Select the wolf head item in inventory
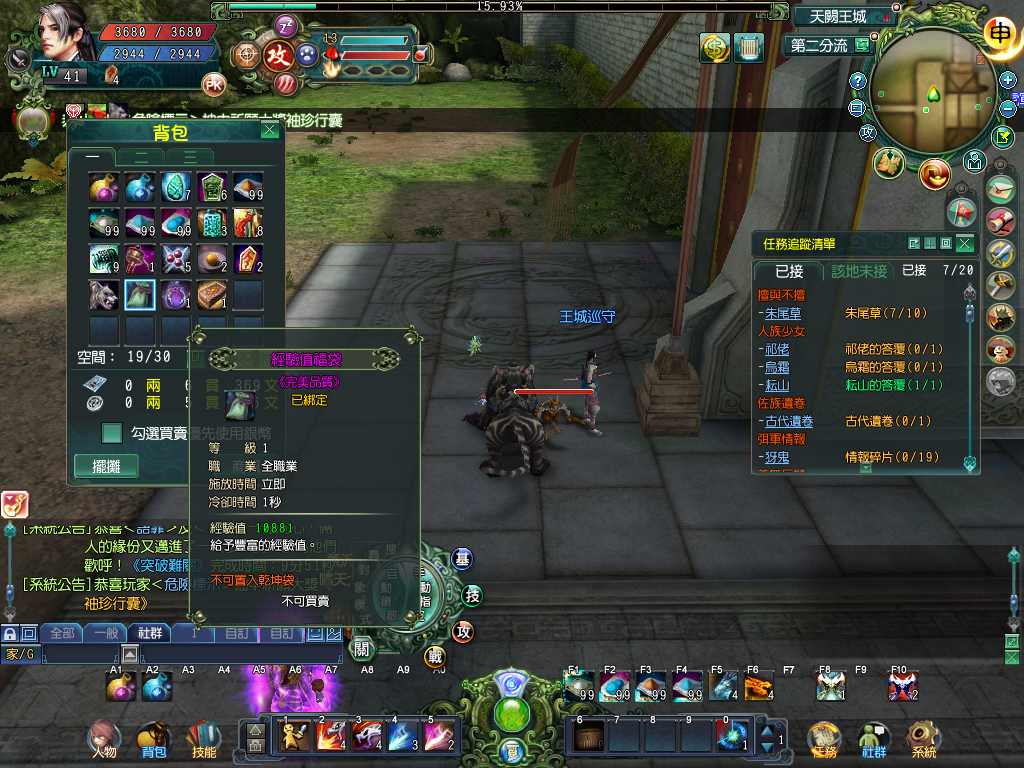This screenshot has height=768, width=1024. [104, 294]
